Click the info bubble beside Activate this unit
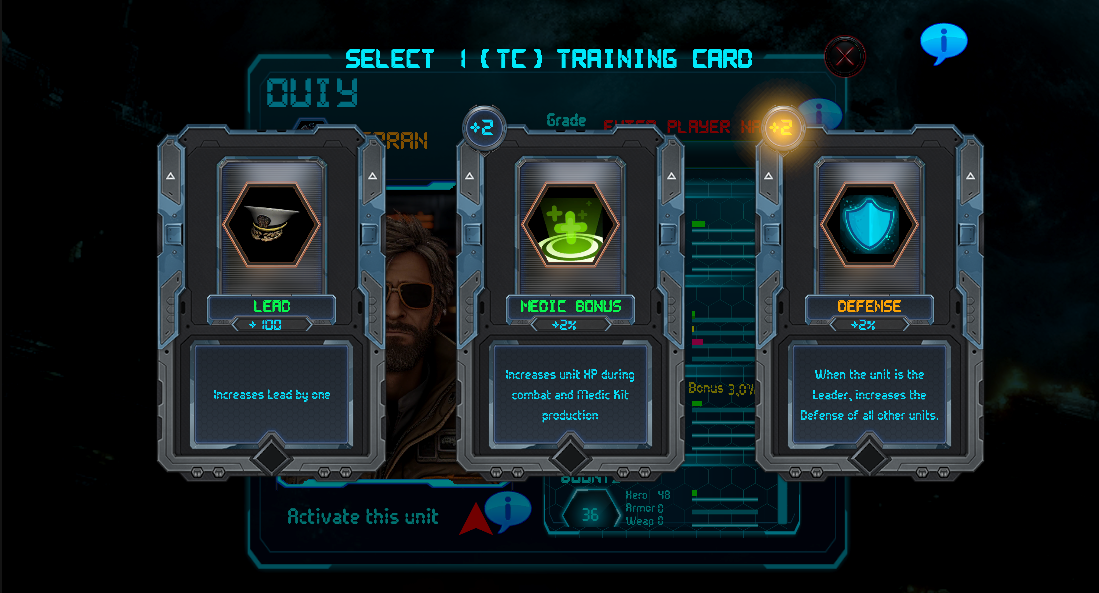 coord(508,511)
